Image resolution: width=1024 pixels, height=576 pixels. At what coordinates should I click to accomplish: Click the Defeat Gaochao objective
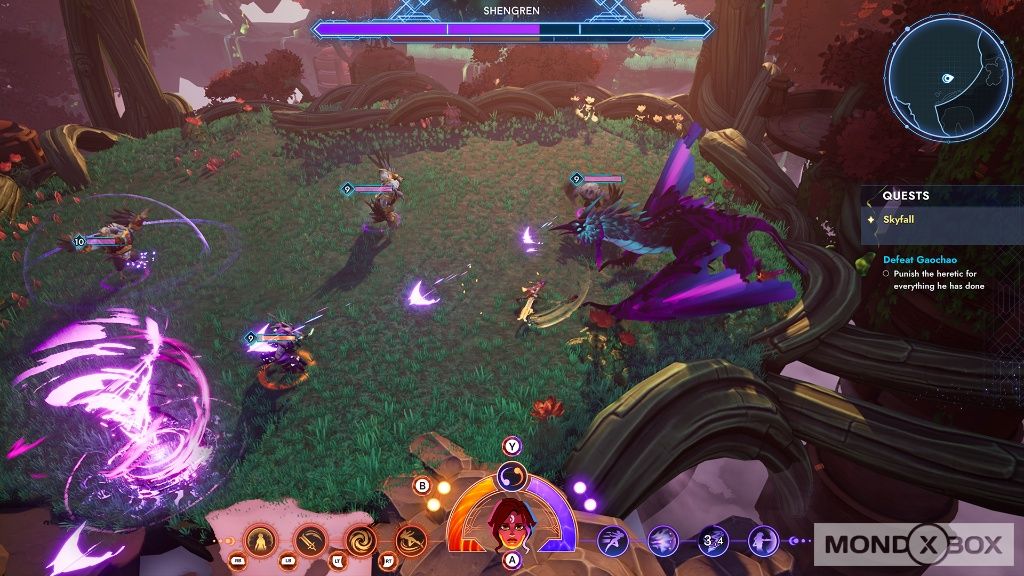point(920,258)
